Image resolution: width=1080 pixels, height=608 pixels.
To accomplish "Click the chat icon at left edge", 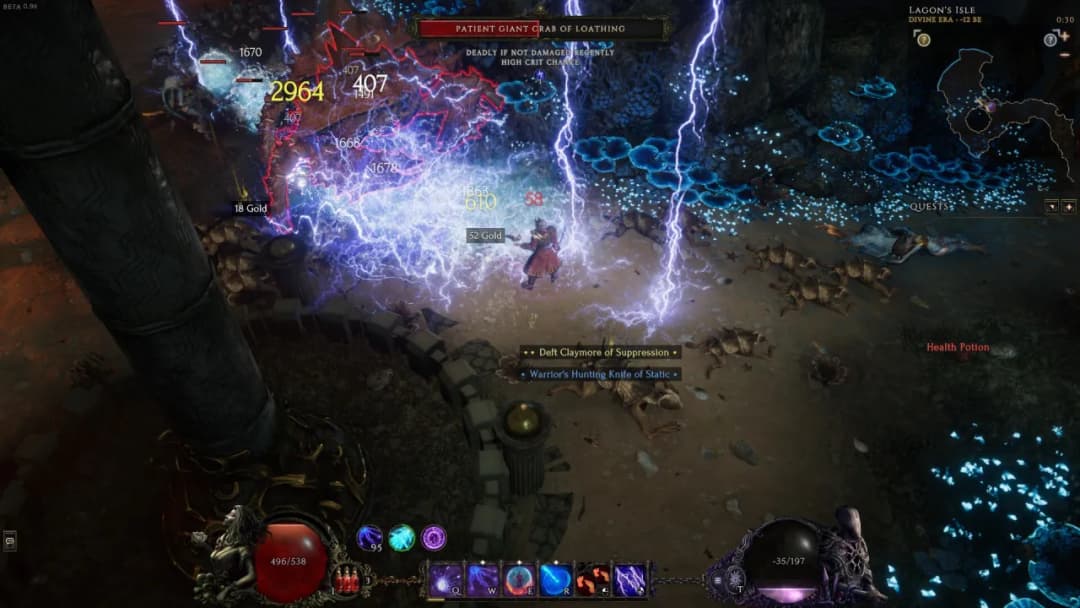I will click(x=10, y=541).
